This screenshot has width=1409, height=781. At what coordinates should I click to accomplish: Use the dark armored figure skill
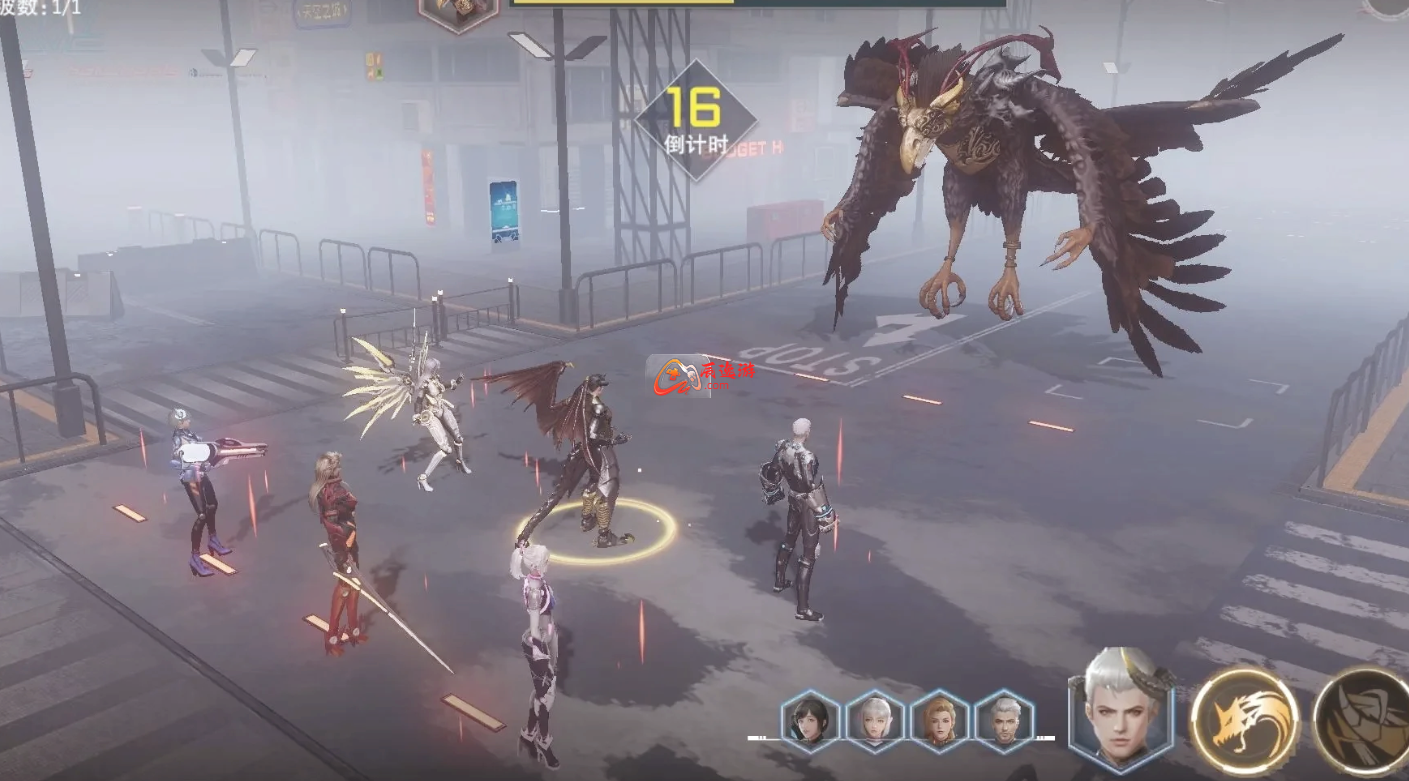[1365, 720]
